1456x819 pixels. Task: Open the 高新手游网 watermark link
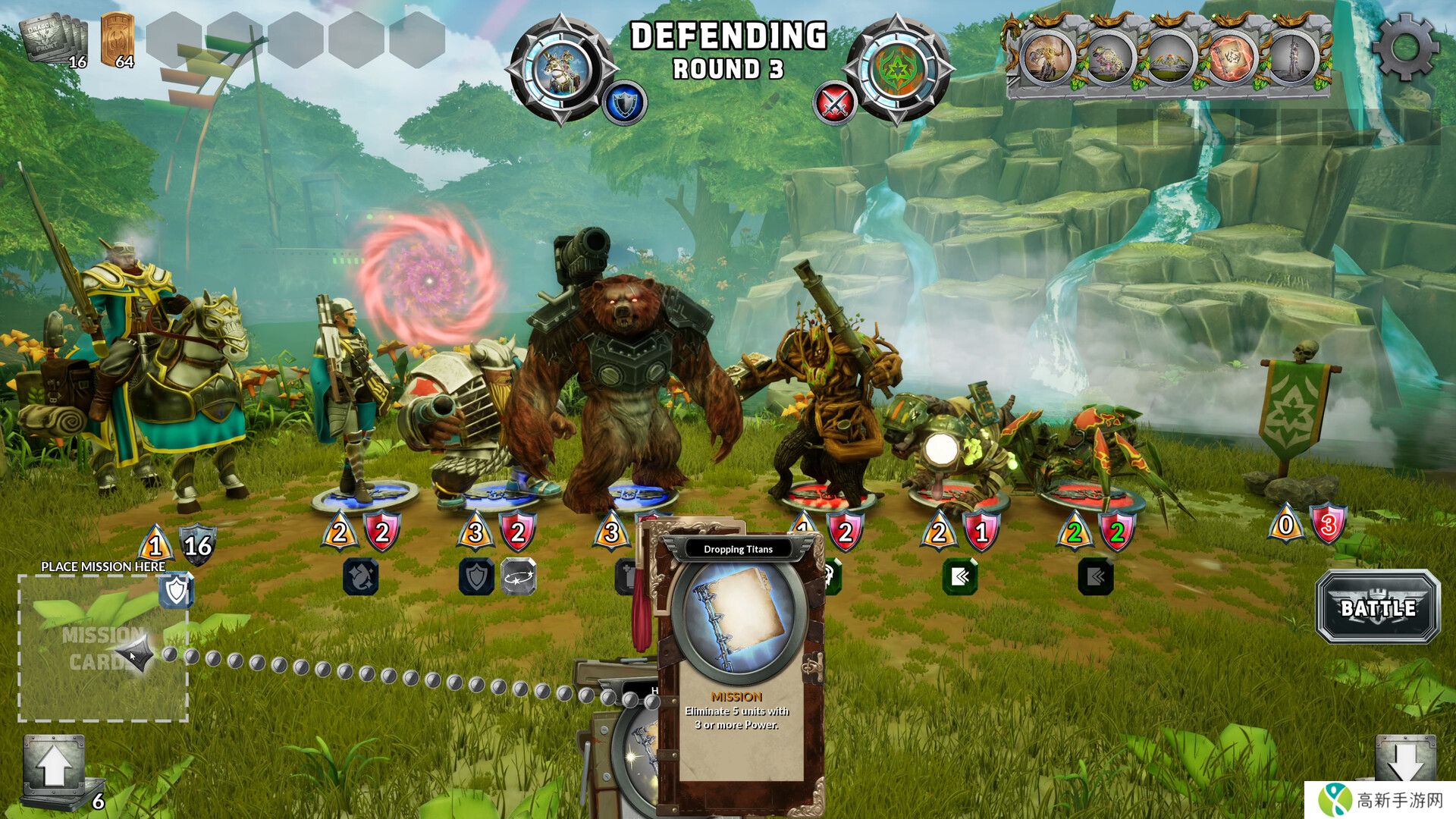click(1380, 800)
